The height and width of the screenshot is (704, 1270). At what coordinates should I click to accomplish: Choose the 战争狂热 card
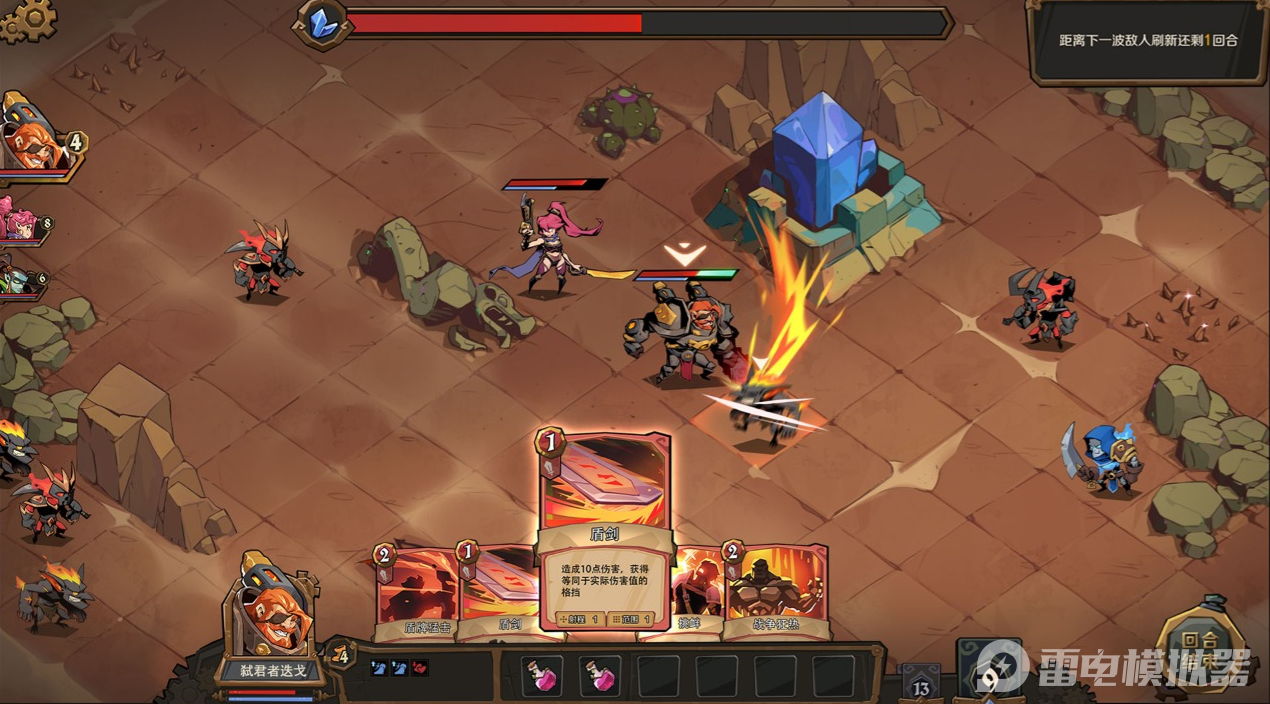[776, 592]
